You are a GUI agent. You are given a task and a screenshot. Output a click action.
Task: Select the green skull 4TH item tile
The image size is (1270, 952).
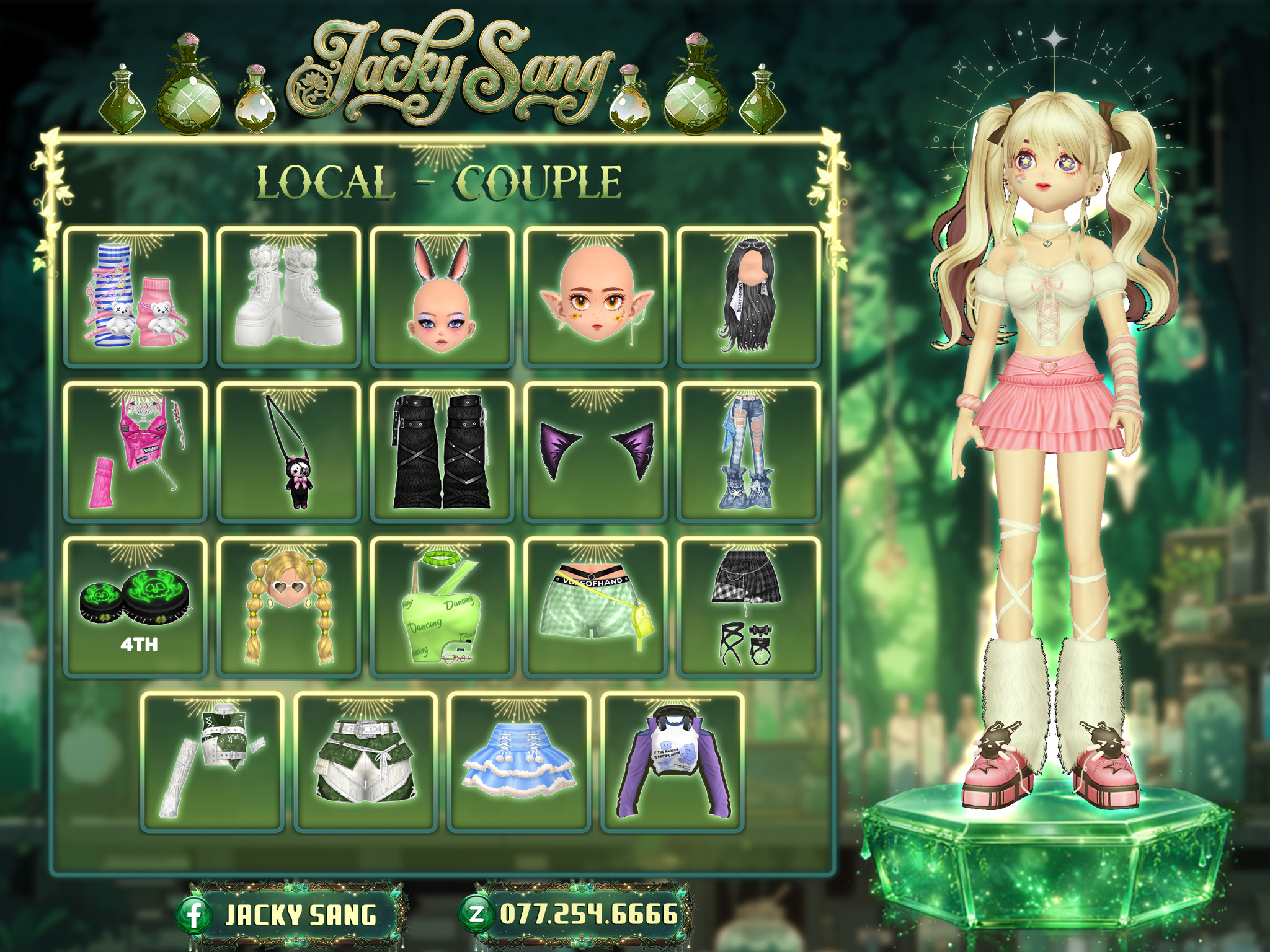[x=135, y=607]
